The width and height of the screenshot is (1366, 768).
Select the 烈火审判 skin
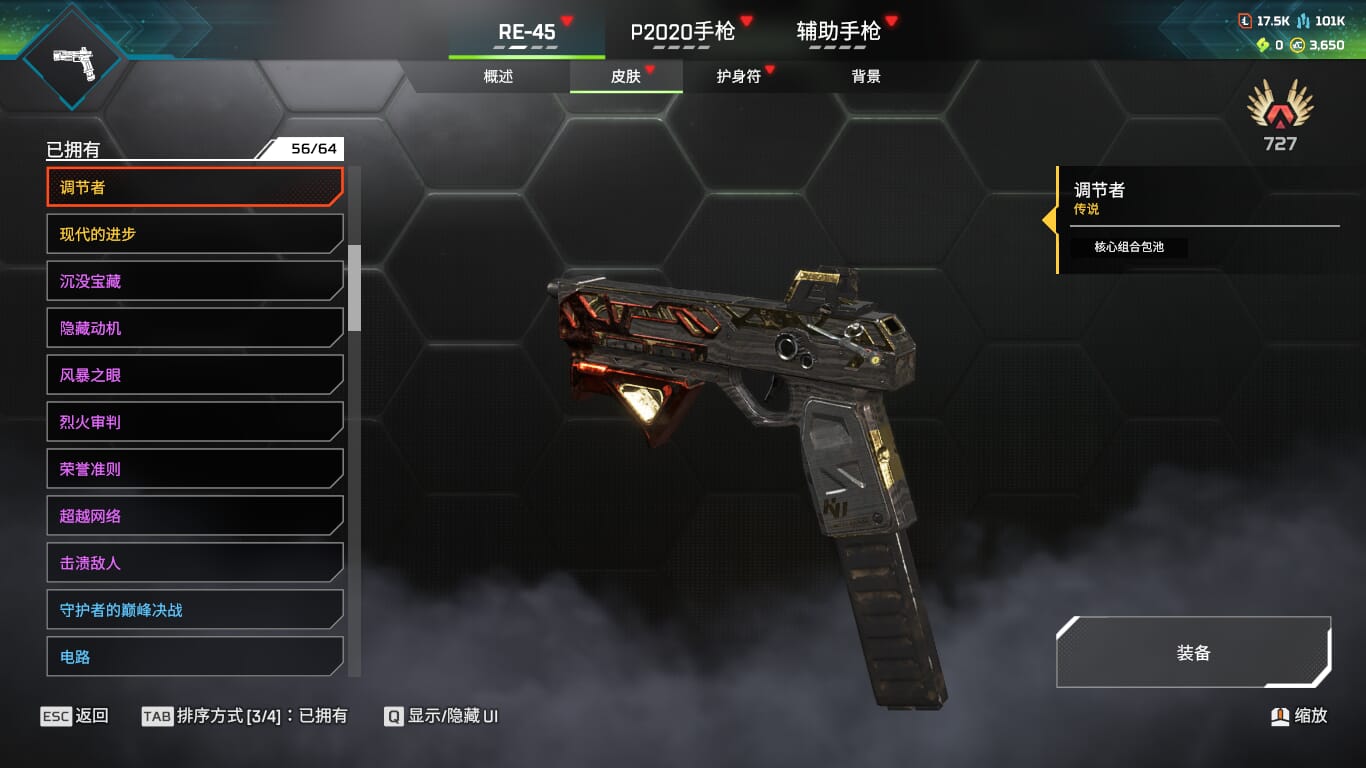(x=195, y=422)
